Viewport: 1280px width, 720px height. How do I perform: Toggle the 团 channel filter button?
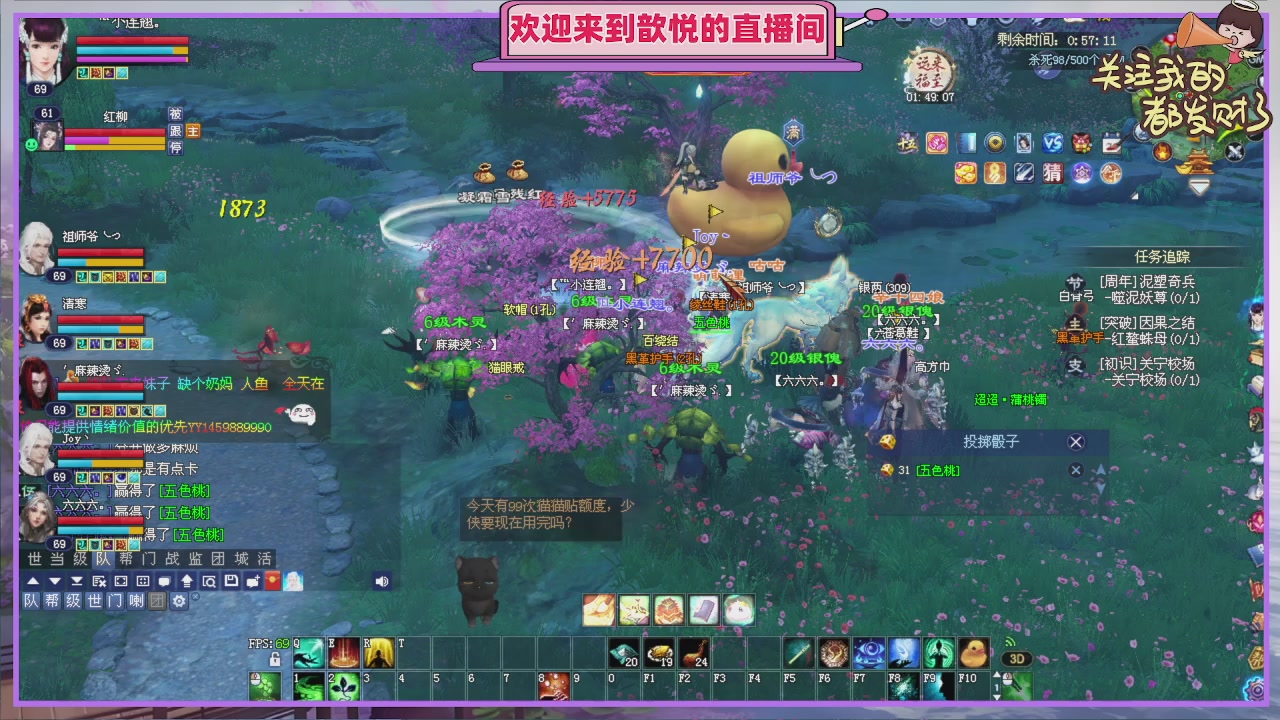click(x=157, y=601)
